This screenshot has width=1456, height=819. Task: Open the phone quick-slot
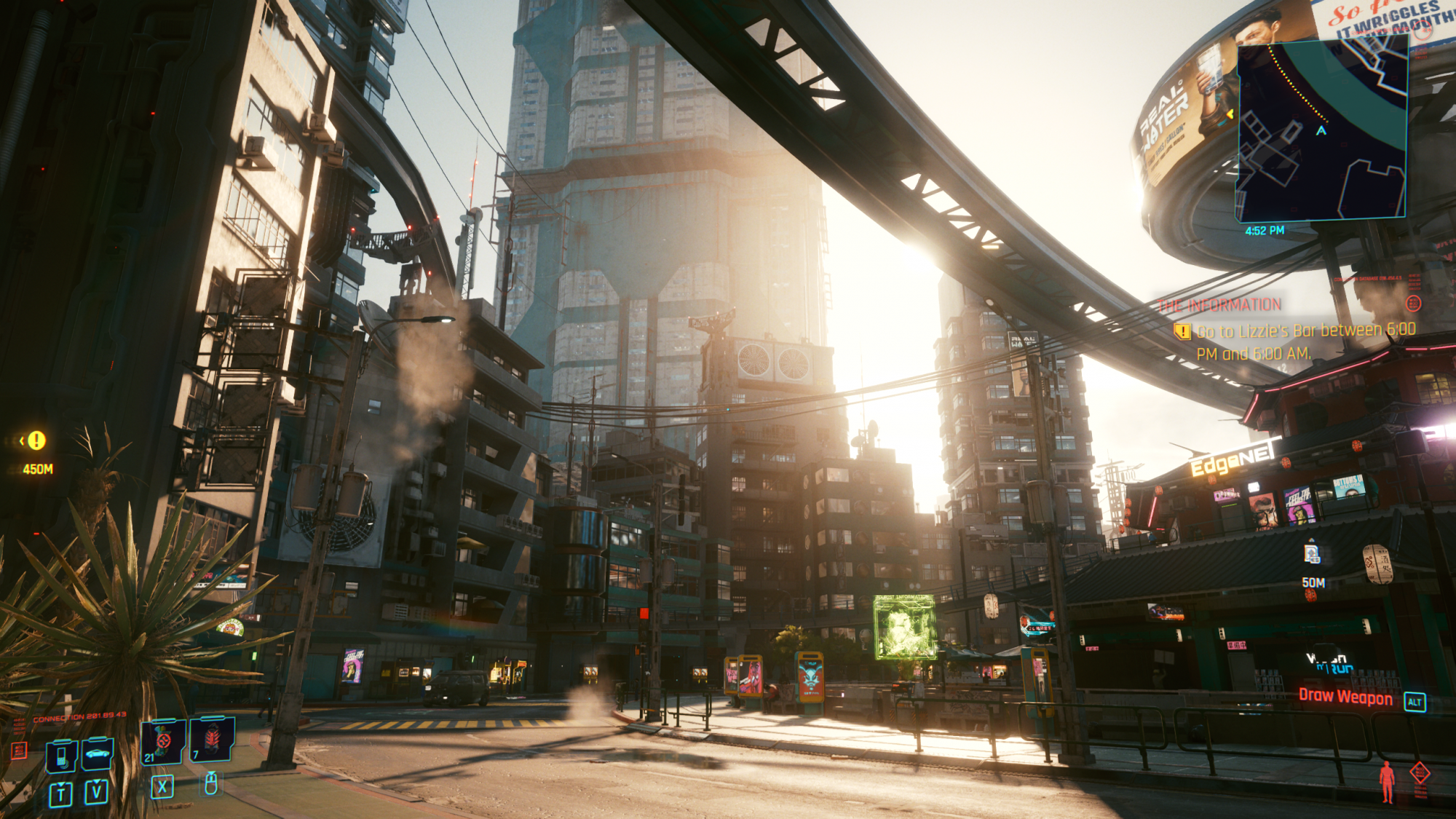pyautogui.click(x=62, y=755)
